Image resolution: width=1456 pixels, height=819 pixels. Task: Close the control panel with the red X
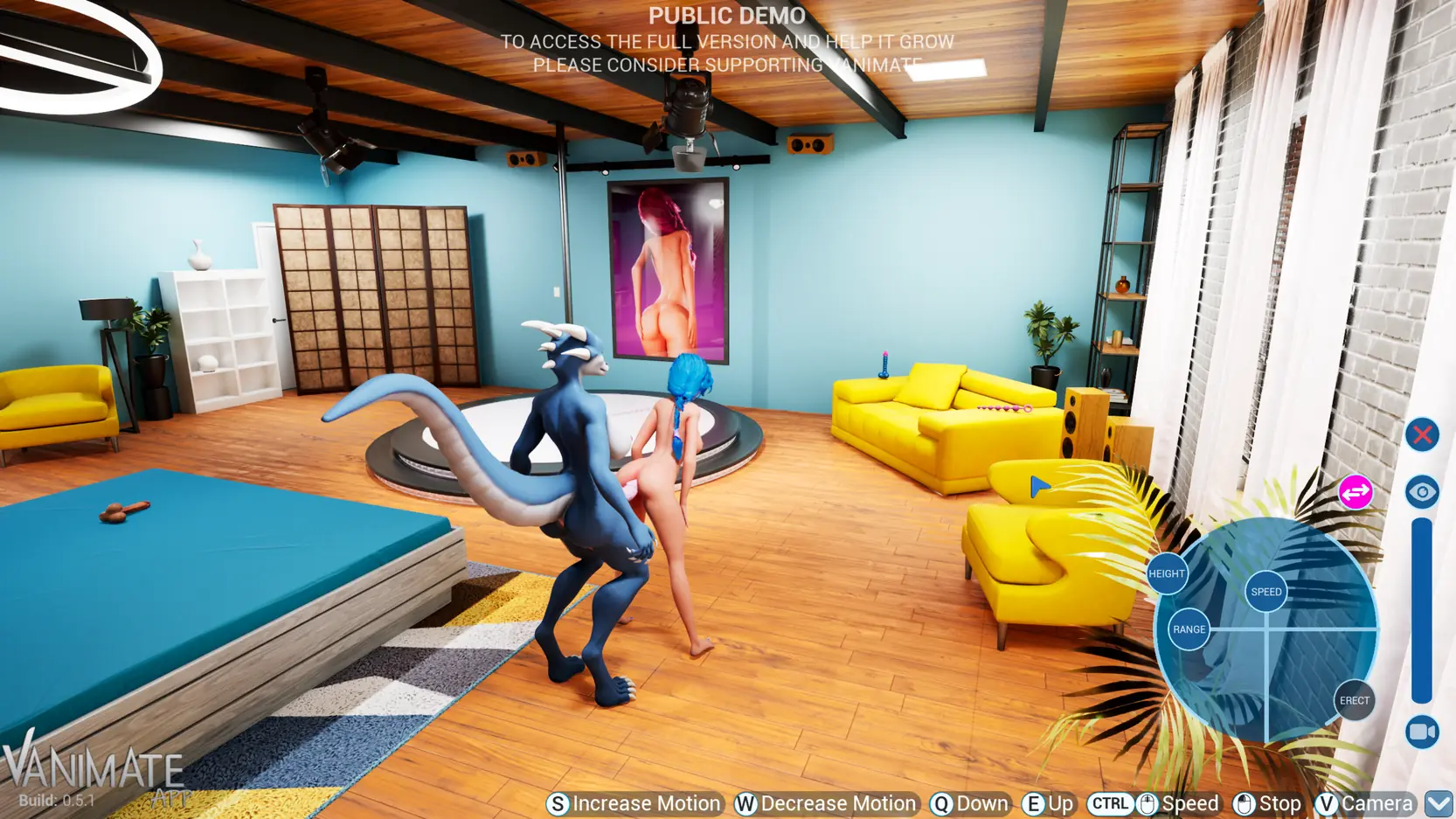tap(1423, 434)
